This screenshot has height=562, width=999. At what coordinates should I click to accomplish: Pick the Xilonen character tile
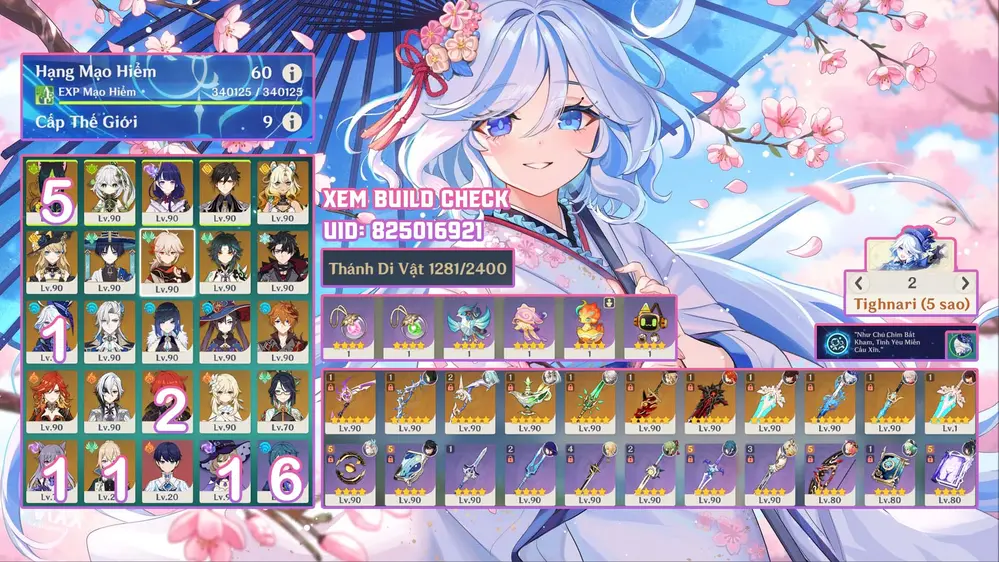(283, 190)
